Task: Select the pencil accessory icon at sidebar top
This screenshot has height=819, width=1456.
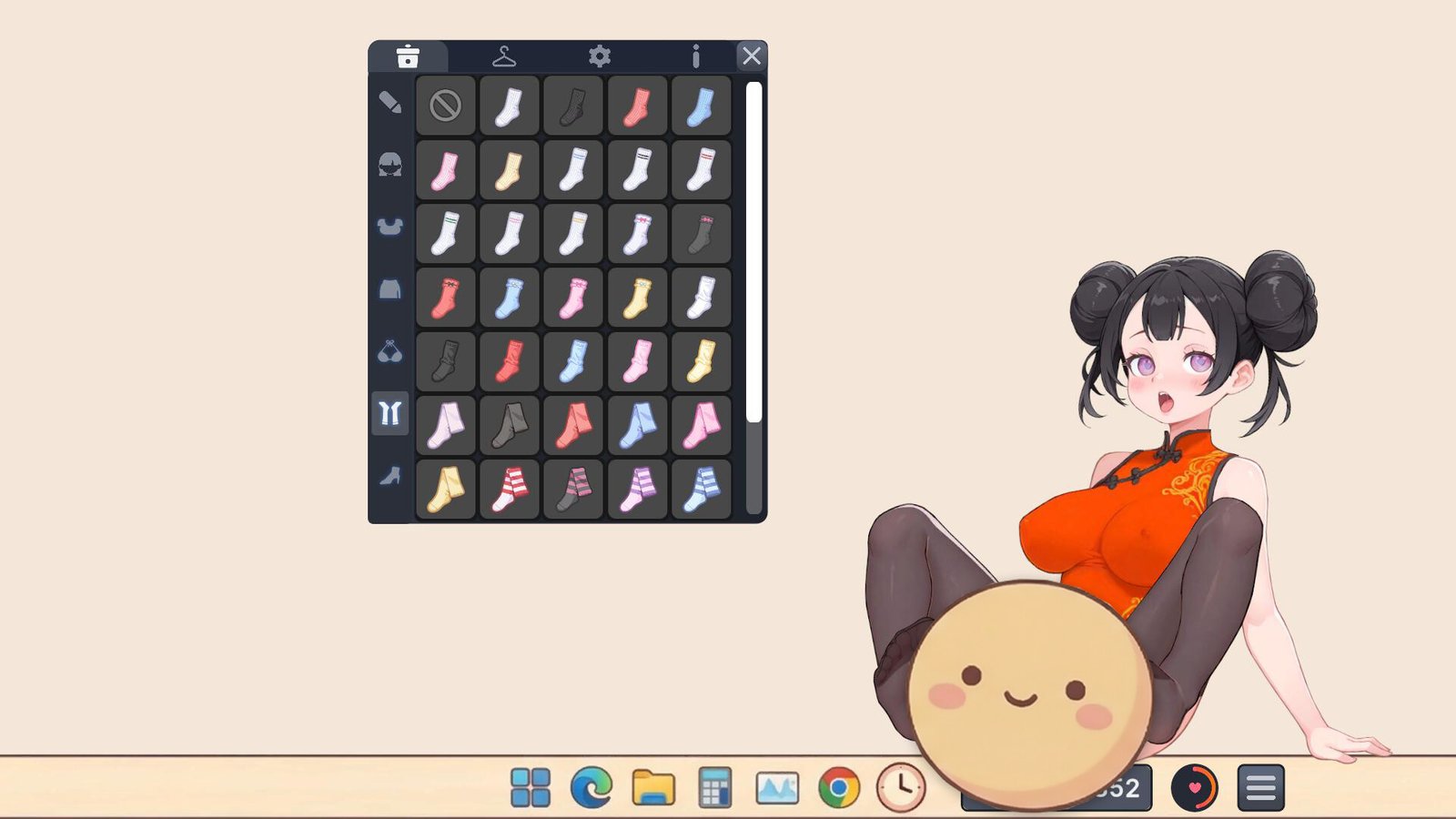Action: coord(390,103)
